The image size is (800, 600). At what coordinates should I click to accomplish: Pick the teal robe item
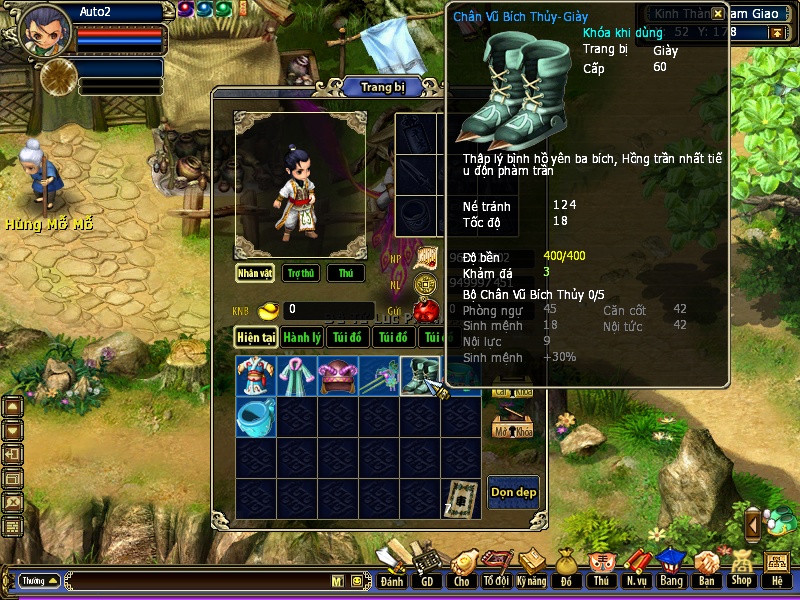(x=297, y=376)
